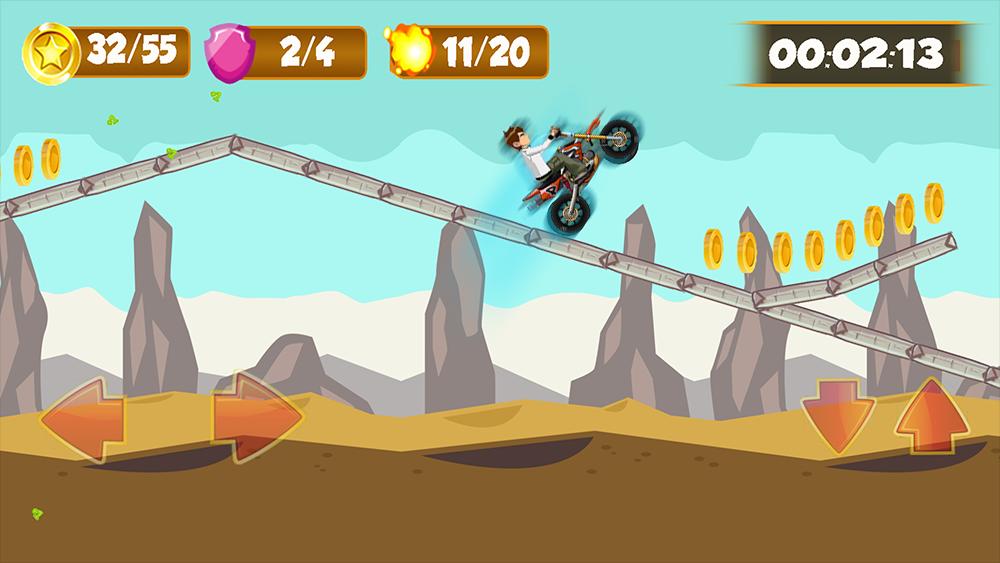Hit the down arrow control button

click(837, 415)
